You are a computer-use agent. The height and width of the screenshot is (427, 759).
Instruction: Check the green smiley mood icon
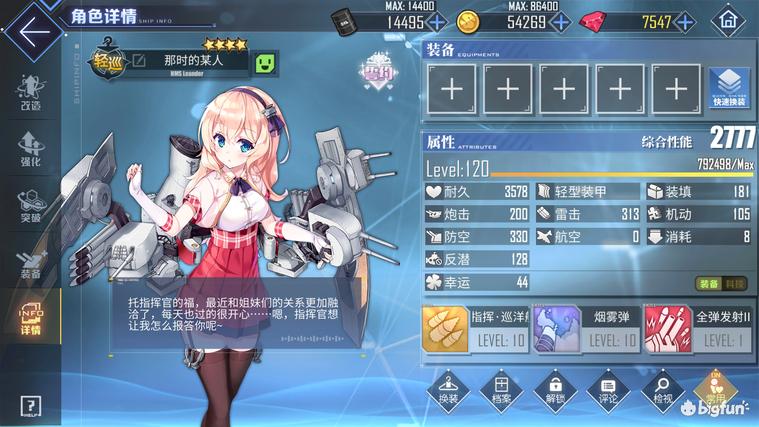266,62
